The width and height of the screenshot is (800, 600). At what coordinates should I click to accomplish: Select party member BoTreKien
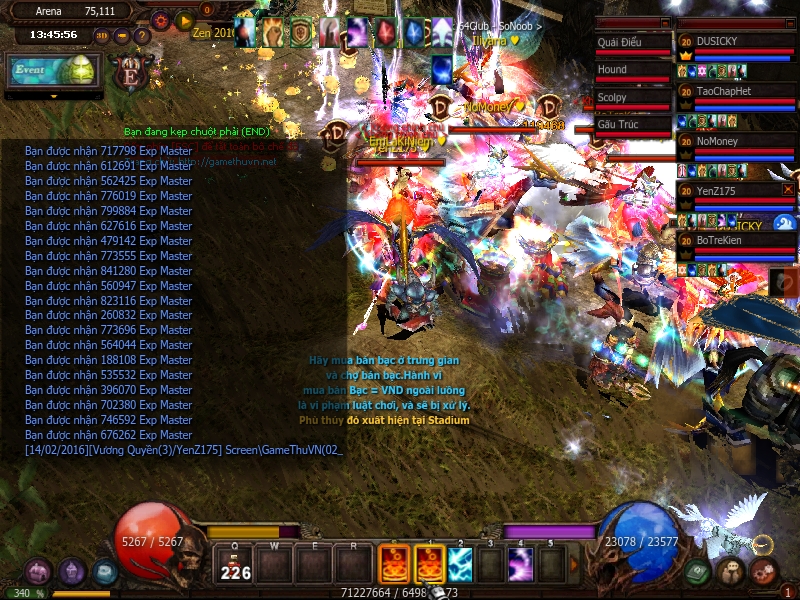click(x=735, y=240)
